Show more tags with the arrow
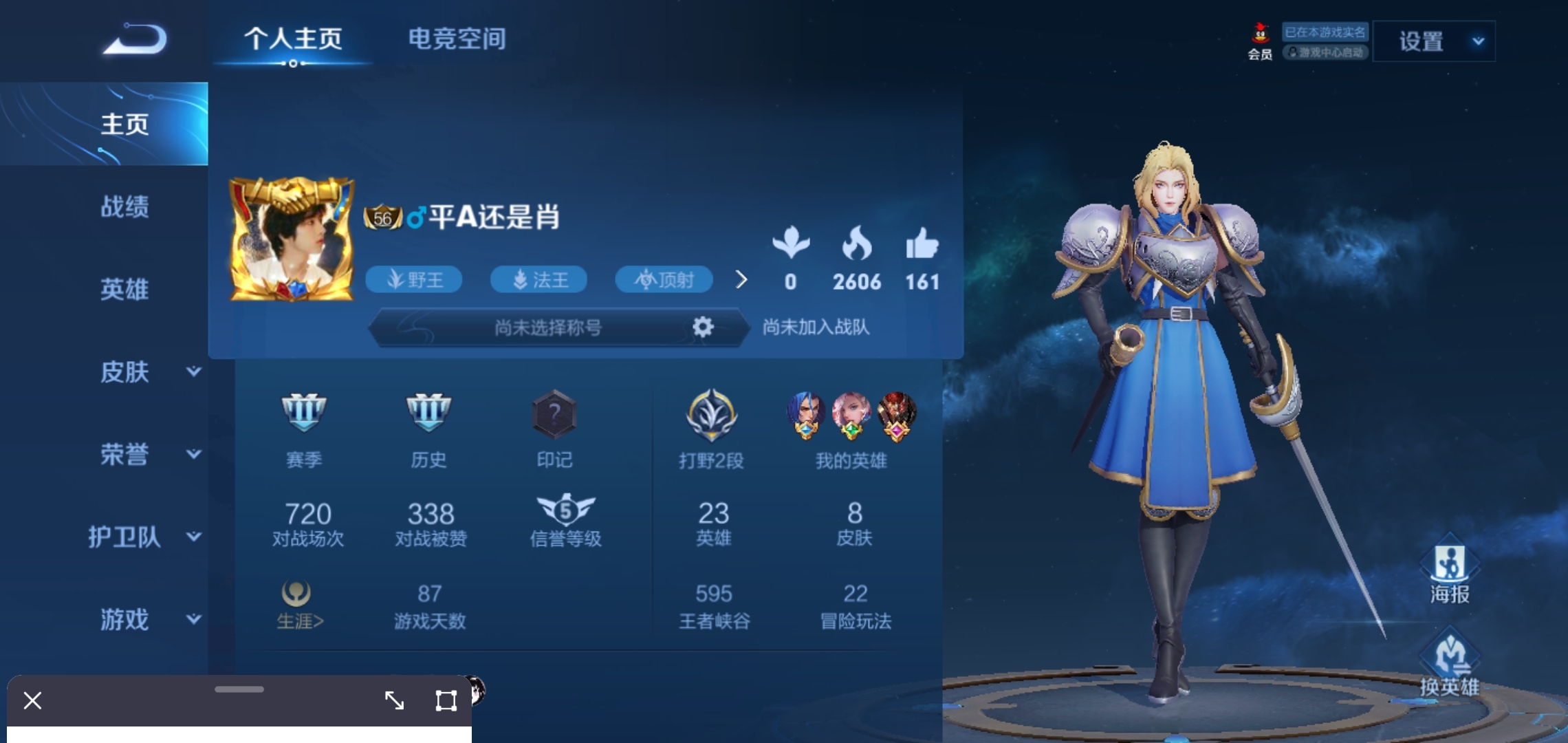 point(741,279)
